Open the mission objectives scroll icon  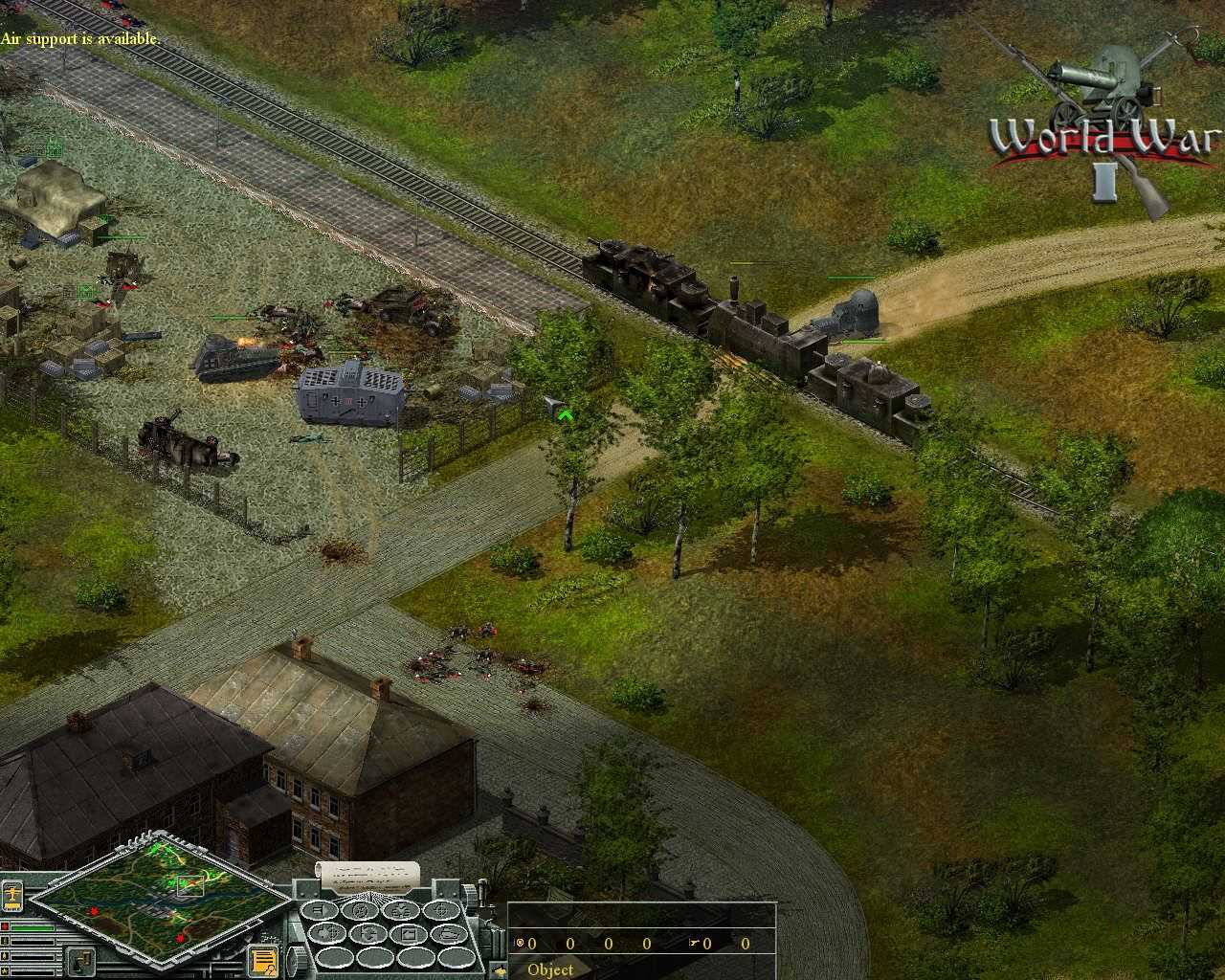263,960
